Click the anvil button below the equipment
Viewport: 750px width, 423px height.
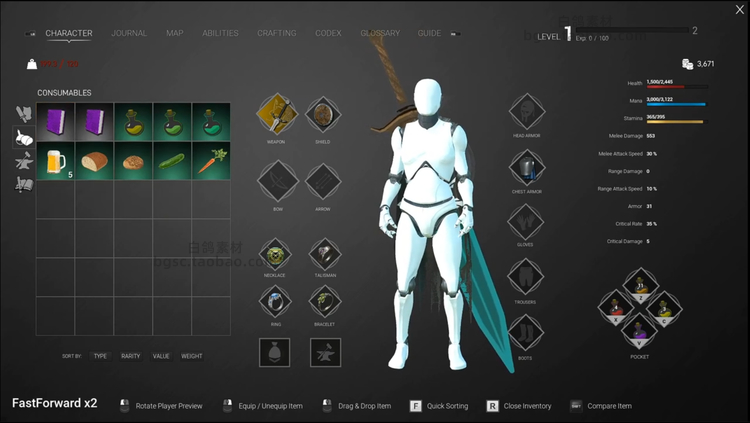(x=325, y=352)
